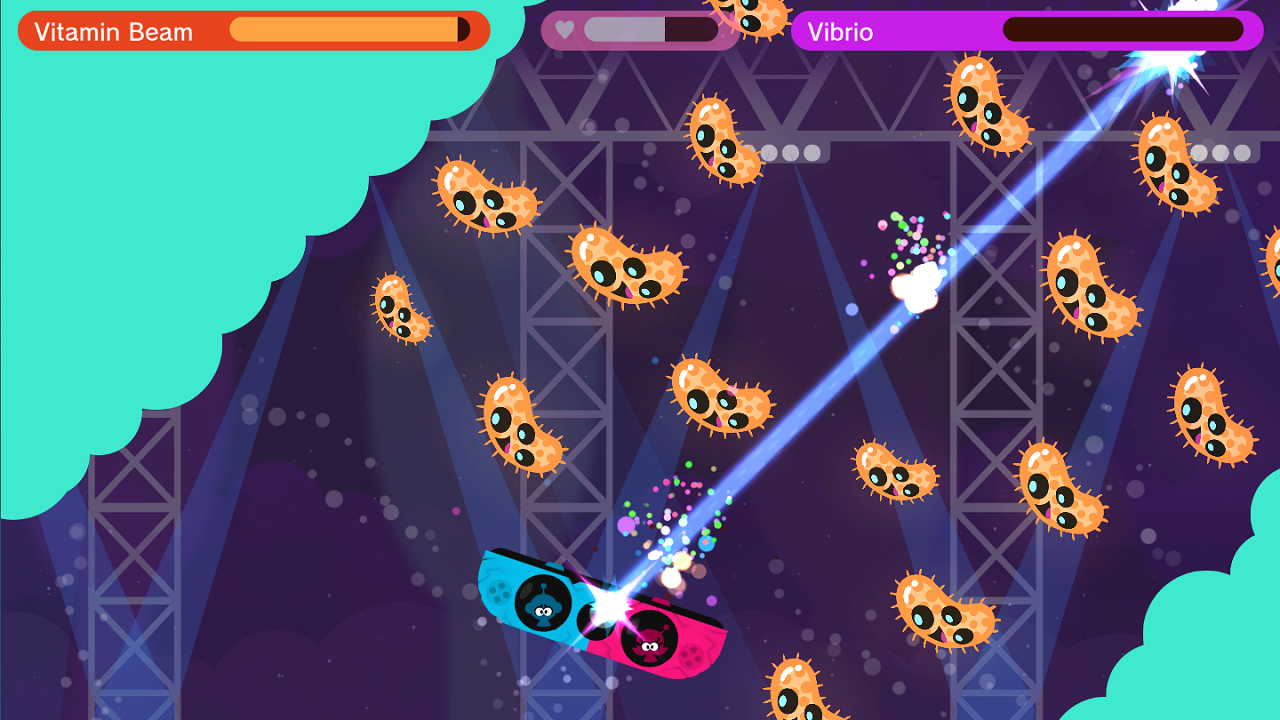The height and width of the screenshot is (720, 1280).
Task: Click the heart icon on the player health bar
Action: point(564,31)
